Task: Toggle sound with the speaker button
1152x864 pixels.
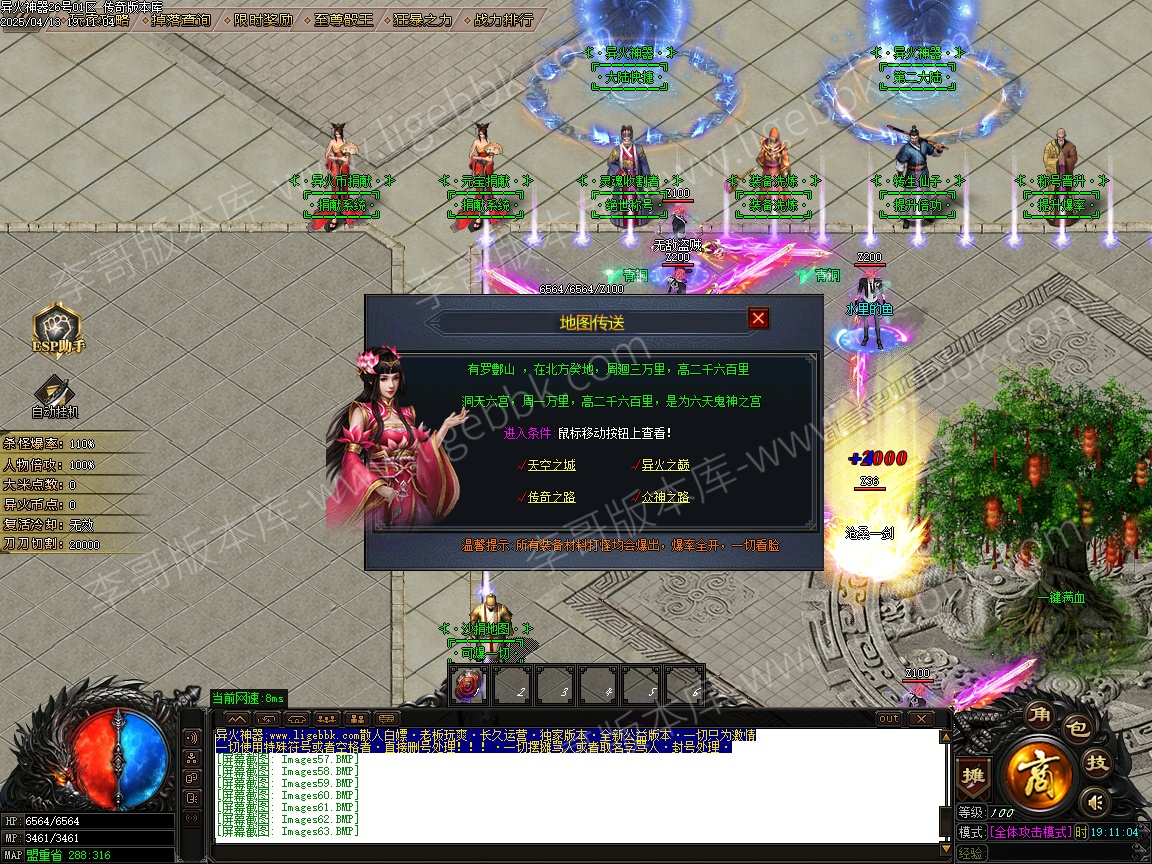Action: (x=1097, y=801)
